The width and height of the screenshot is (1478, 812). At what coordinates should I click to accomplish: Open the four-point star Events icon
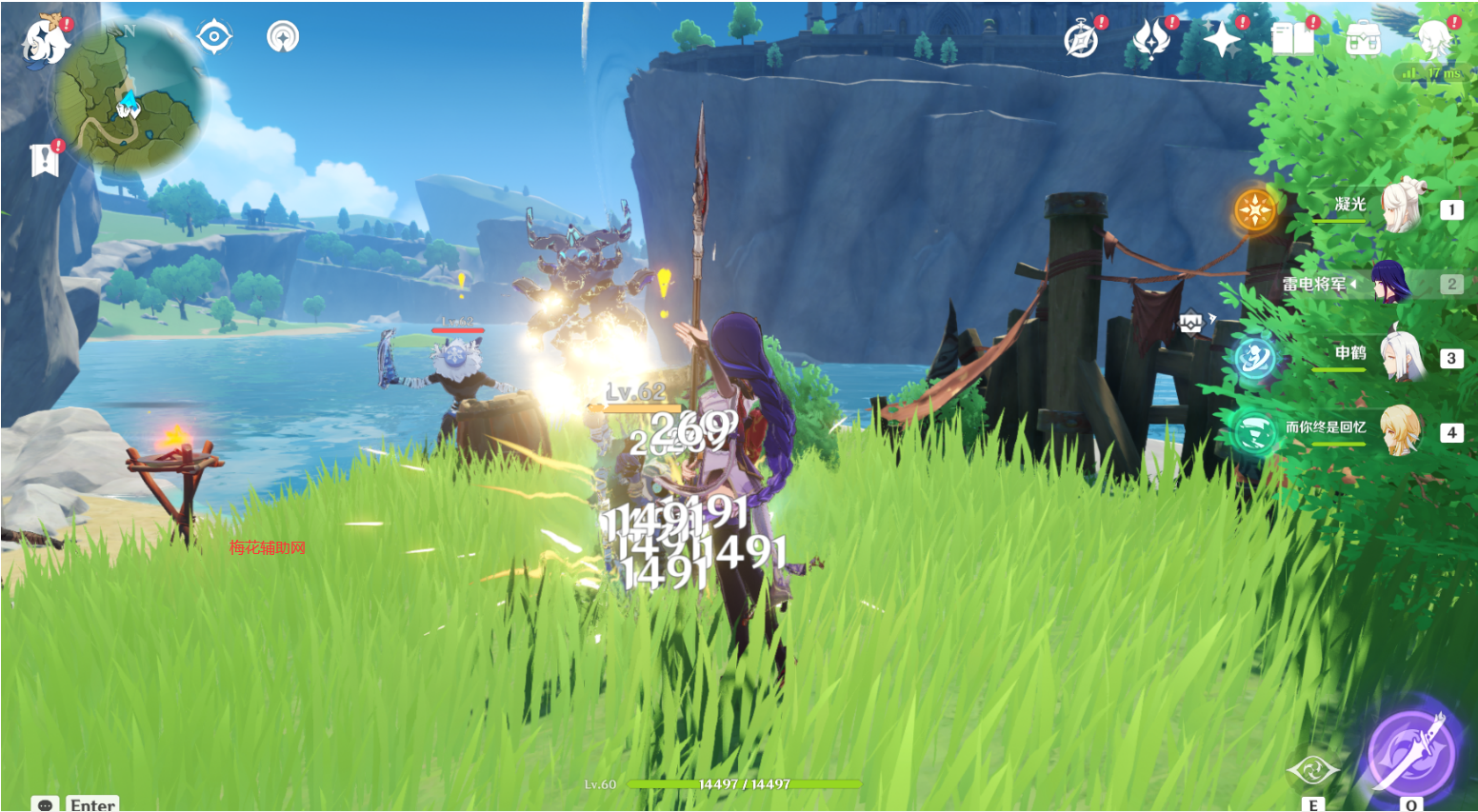tap(1222, 40)
